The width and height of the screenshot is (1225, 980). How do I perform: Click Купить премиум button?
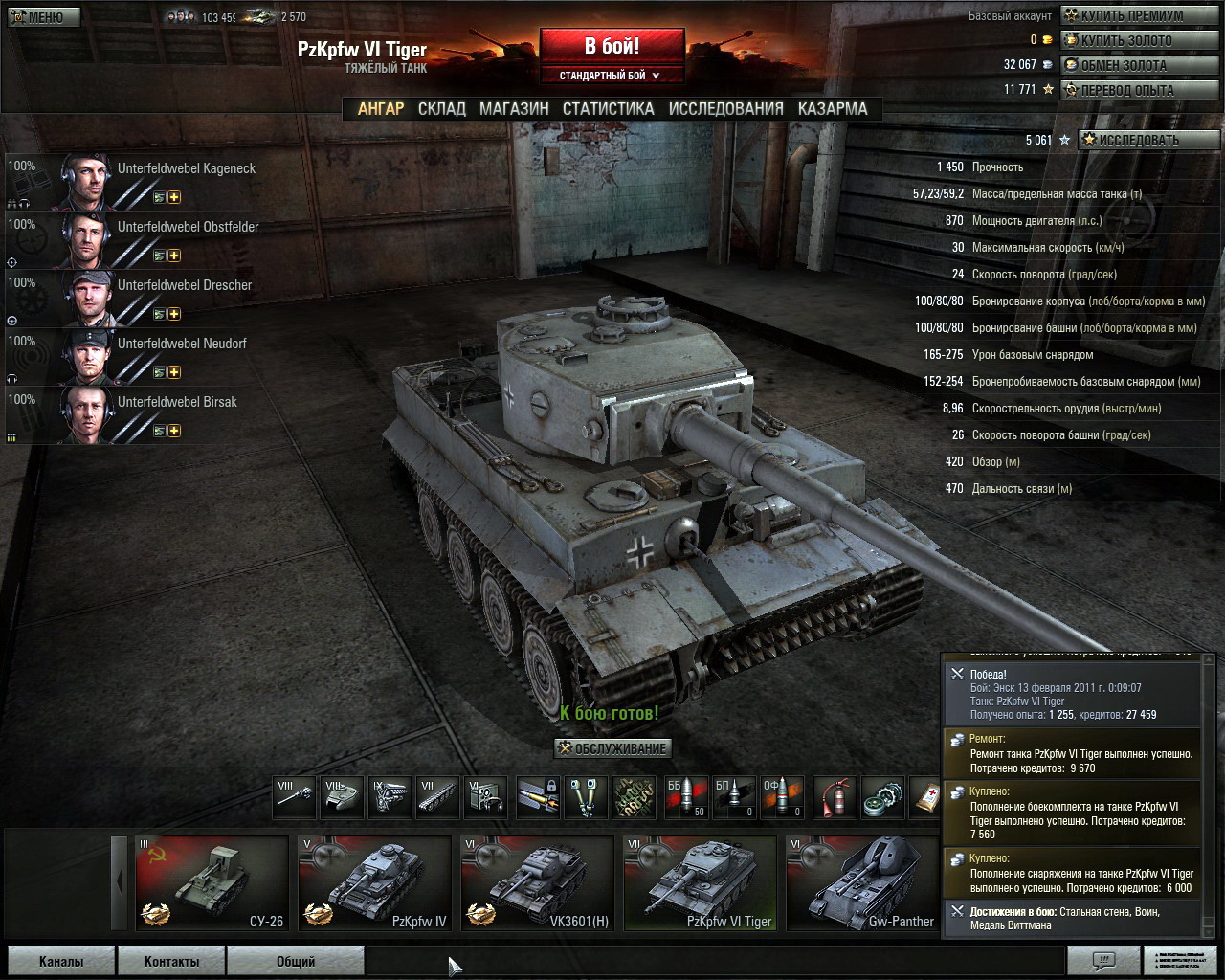pyautogui.click(x=1139, y=15)
